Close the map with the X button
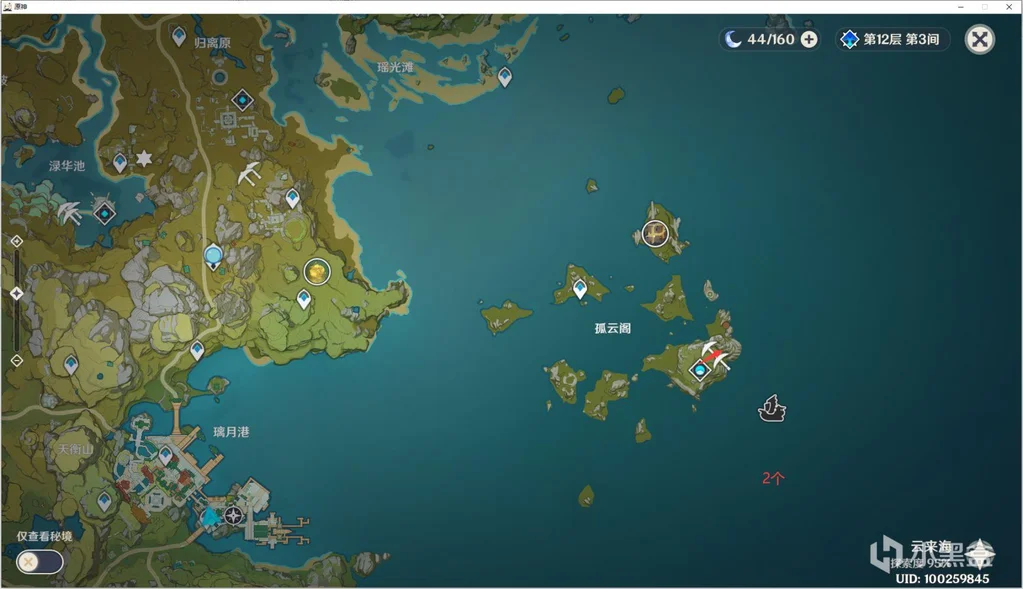This screenshot has height=589, width=1023. coord(979,39)
